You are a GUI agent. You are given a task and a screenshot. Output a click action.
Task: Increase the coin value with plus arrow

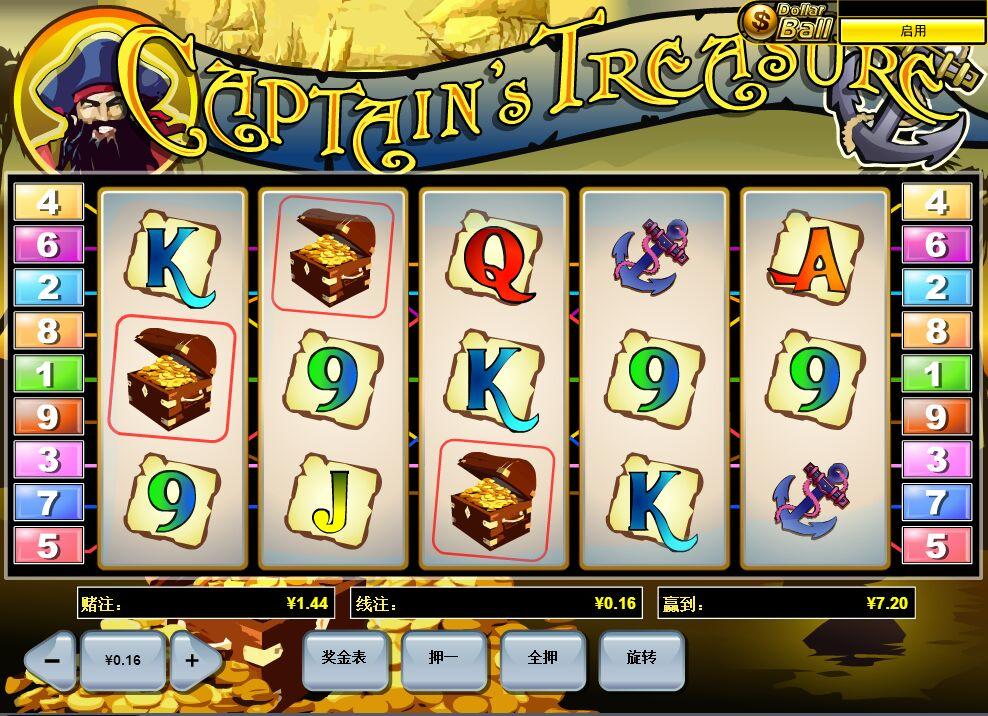point(193,661)
